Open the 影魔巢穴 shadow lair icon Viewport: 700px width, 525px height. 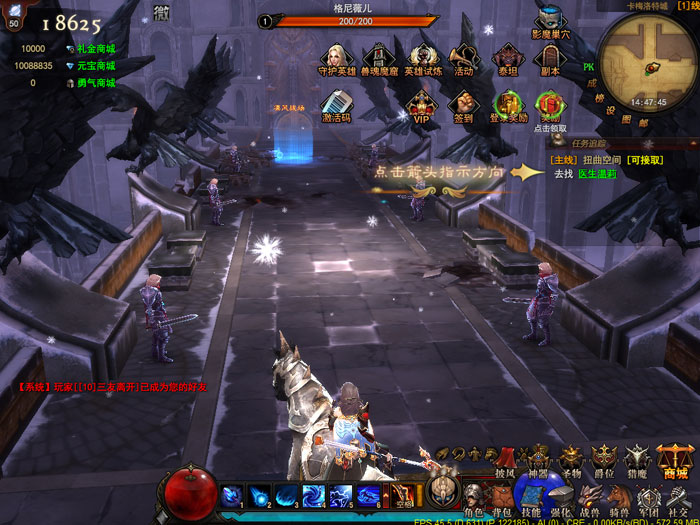[550, 21]
